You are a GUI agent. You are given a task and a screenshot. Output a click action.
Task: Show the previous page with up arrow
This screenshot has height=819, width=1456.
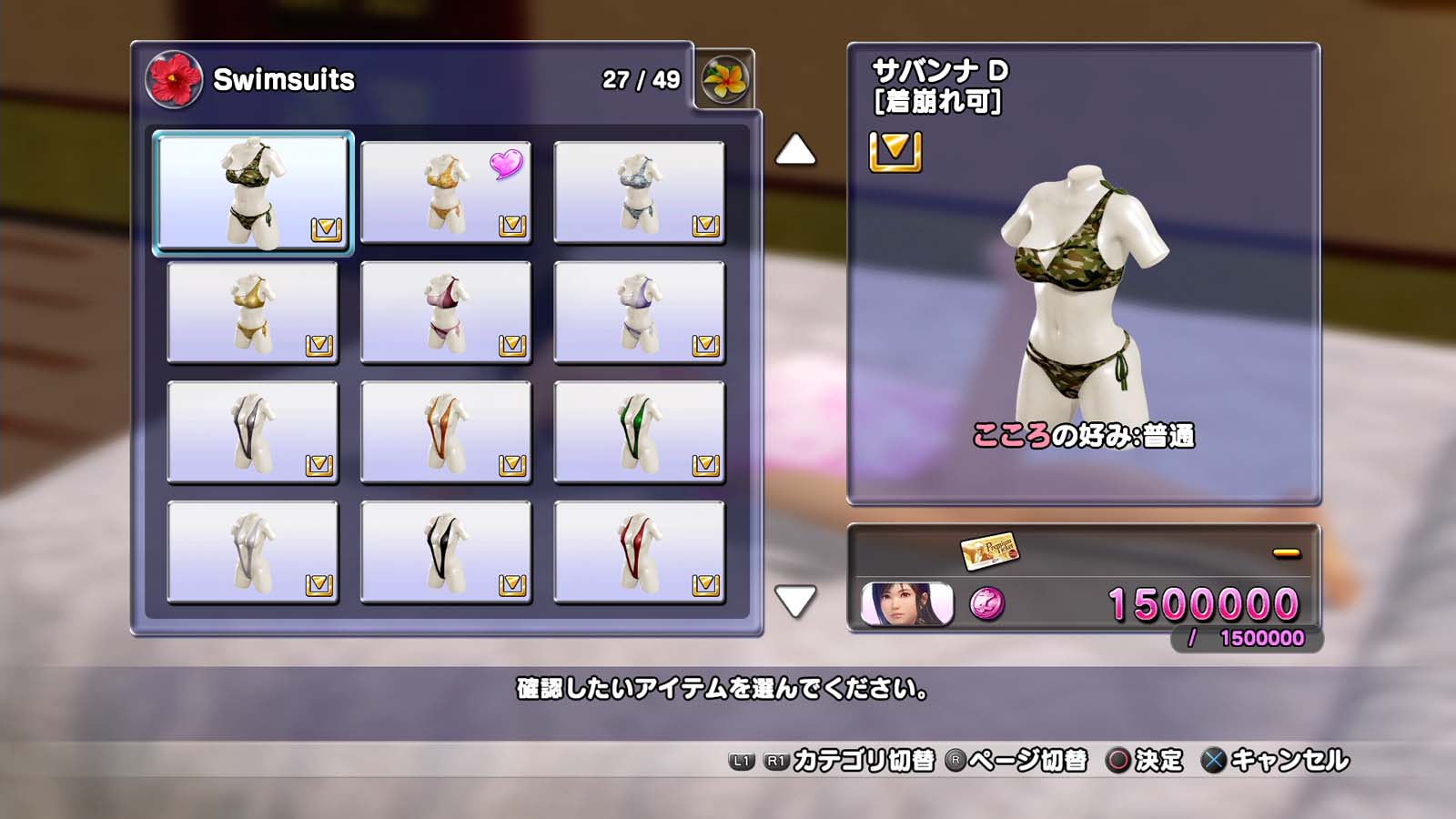[795, 150]
